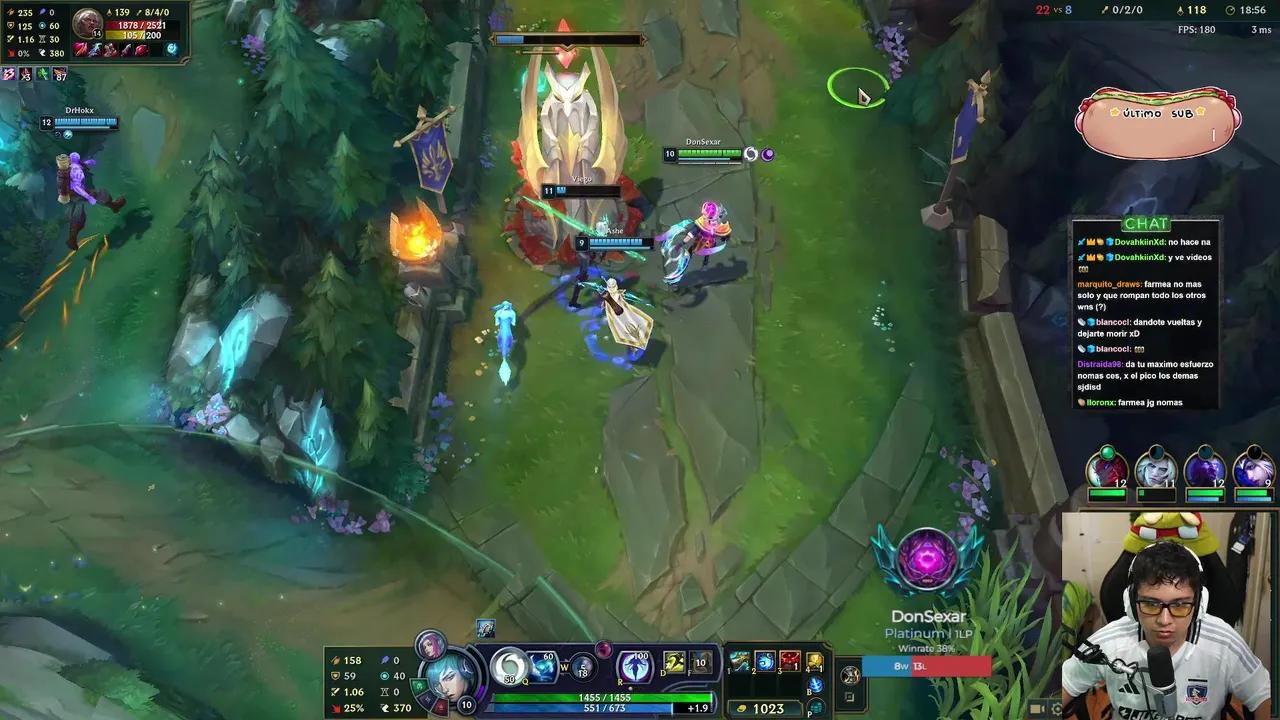The image size is (1280, 720).
Task: Collapse the HUD with the small square icon bottom-right
Action: click(849, 697)
